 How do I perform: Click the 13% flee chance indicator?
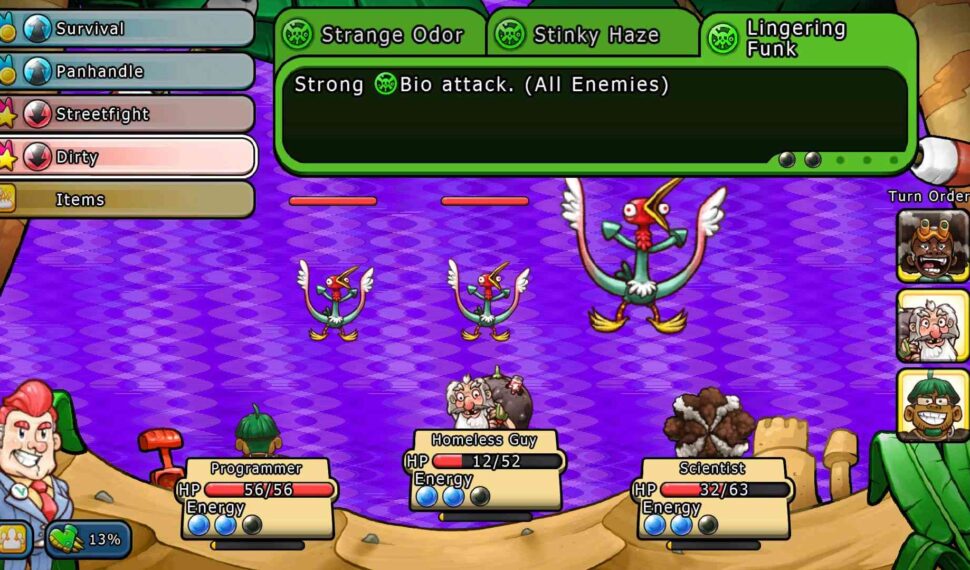pyautogui.click(x=88, y=540)
